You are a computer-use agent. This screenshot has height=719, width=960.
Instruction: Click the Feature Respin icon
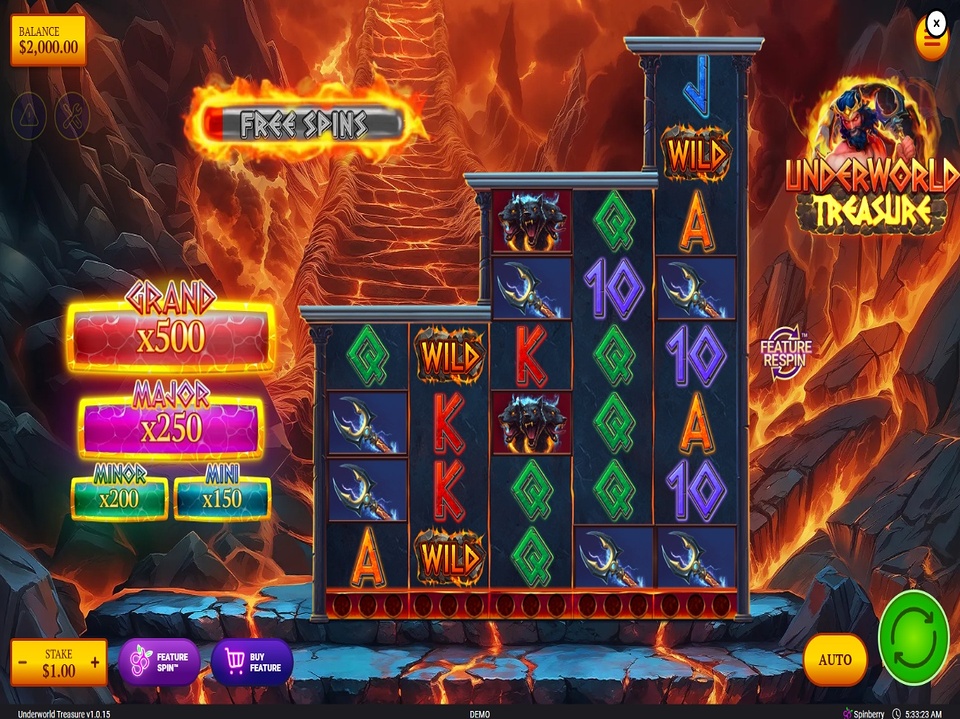pyautogui.click(x=786, y=352)
